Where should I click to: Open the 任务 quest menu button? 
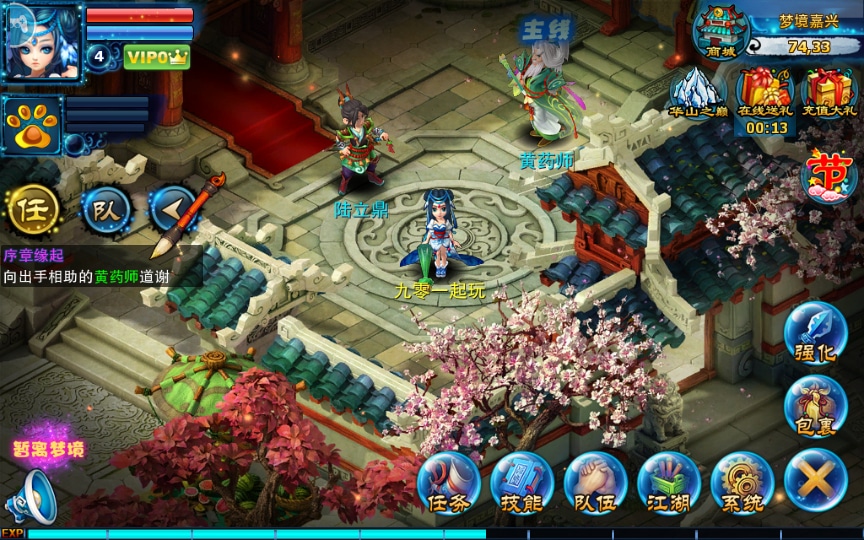[x=448, y=483]
